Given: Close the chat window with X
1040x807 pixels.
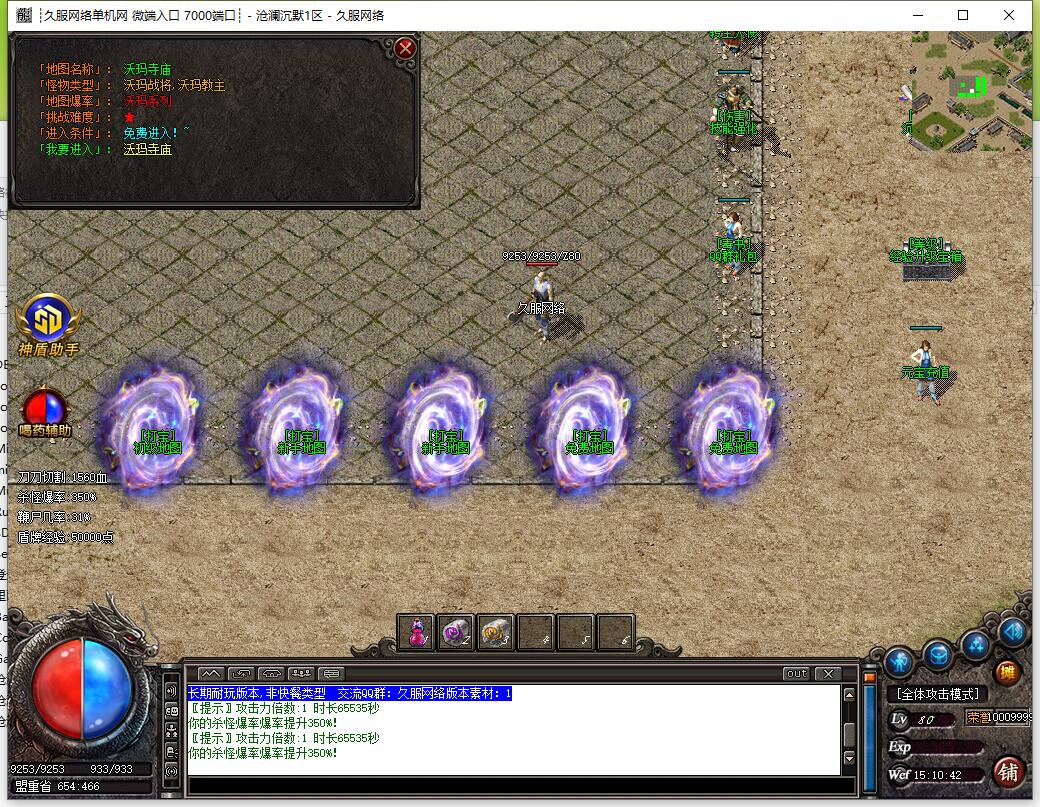Looking at the screenshot, I should 827,674.
